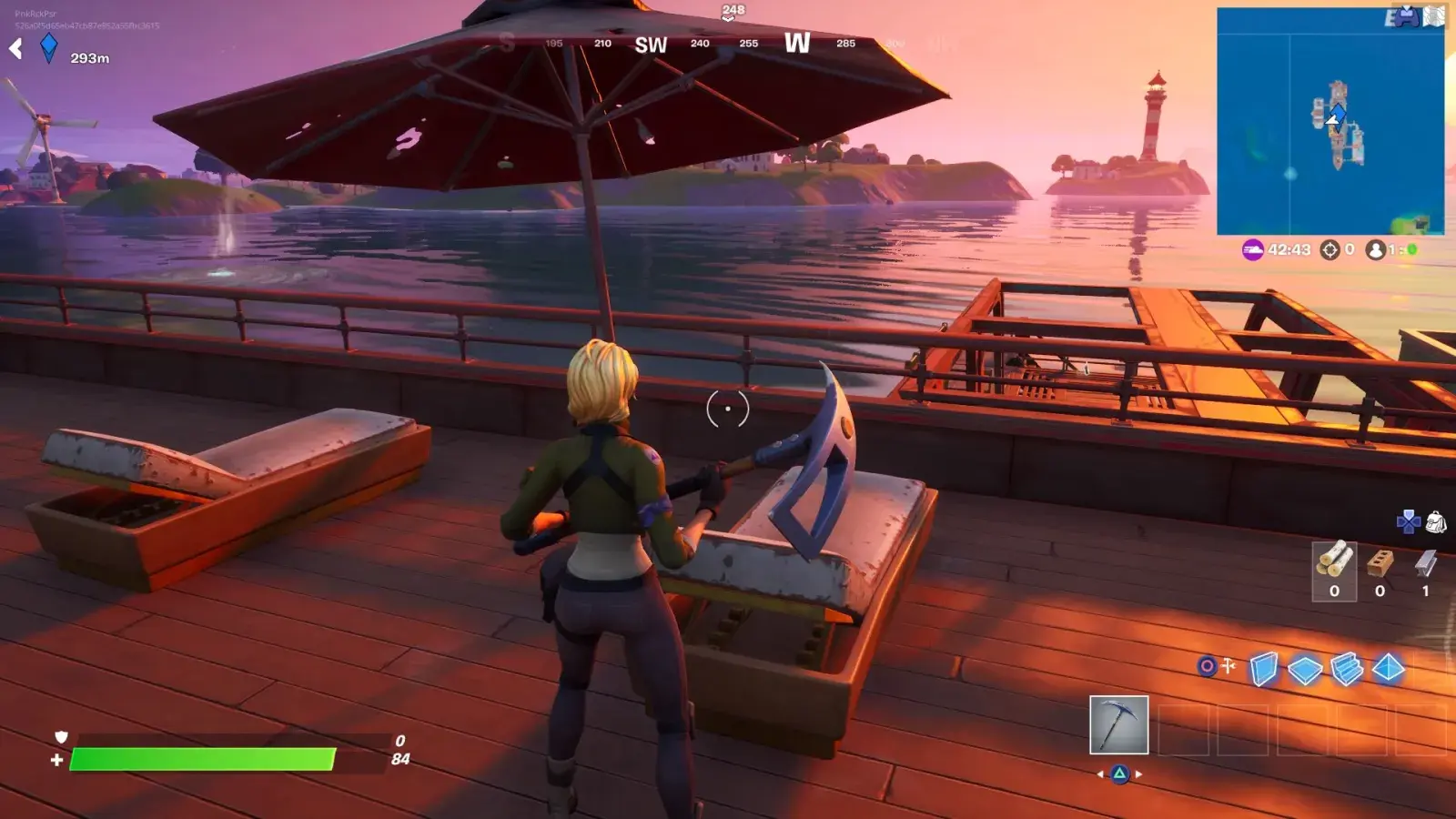Choose the metal building material
This screenshot has width=1456, height=819.
coord(1425,564)
